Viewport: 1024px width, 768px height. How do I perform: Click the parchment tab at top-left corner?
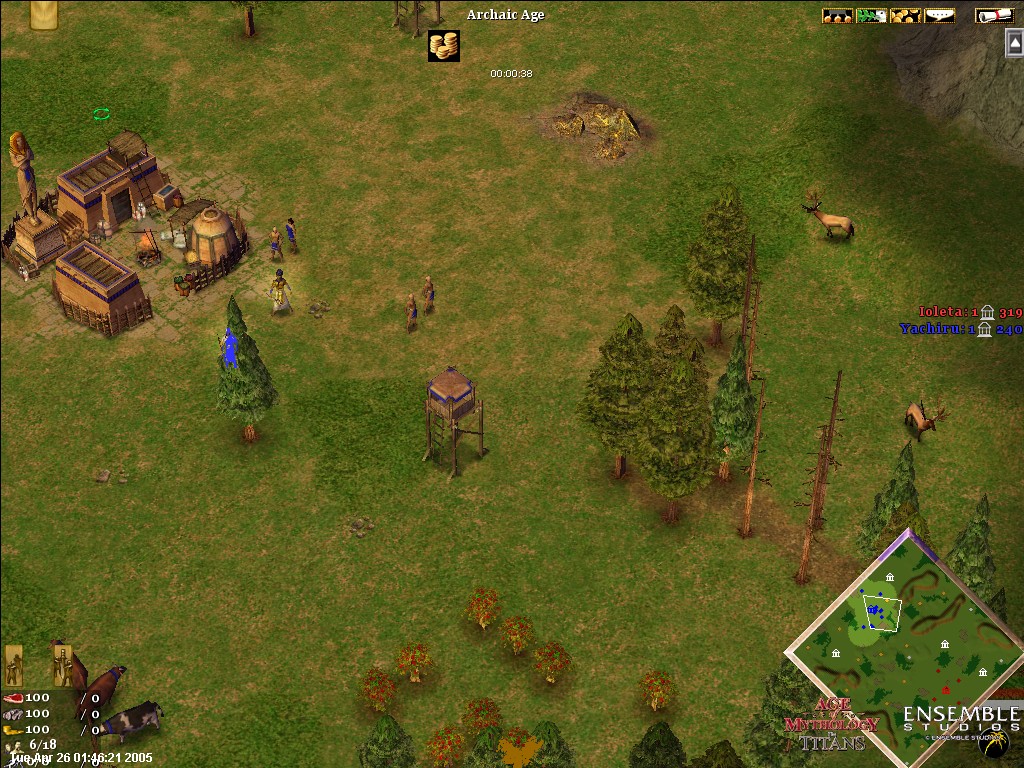tap(43, 14)
